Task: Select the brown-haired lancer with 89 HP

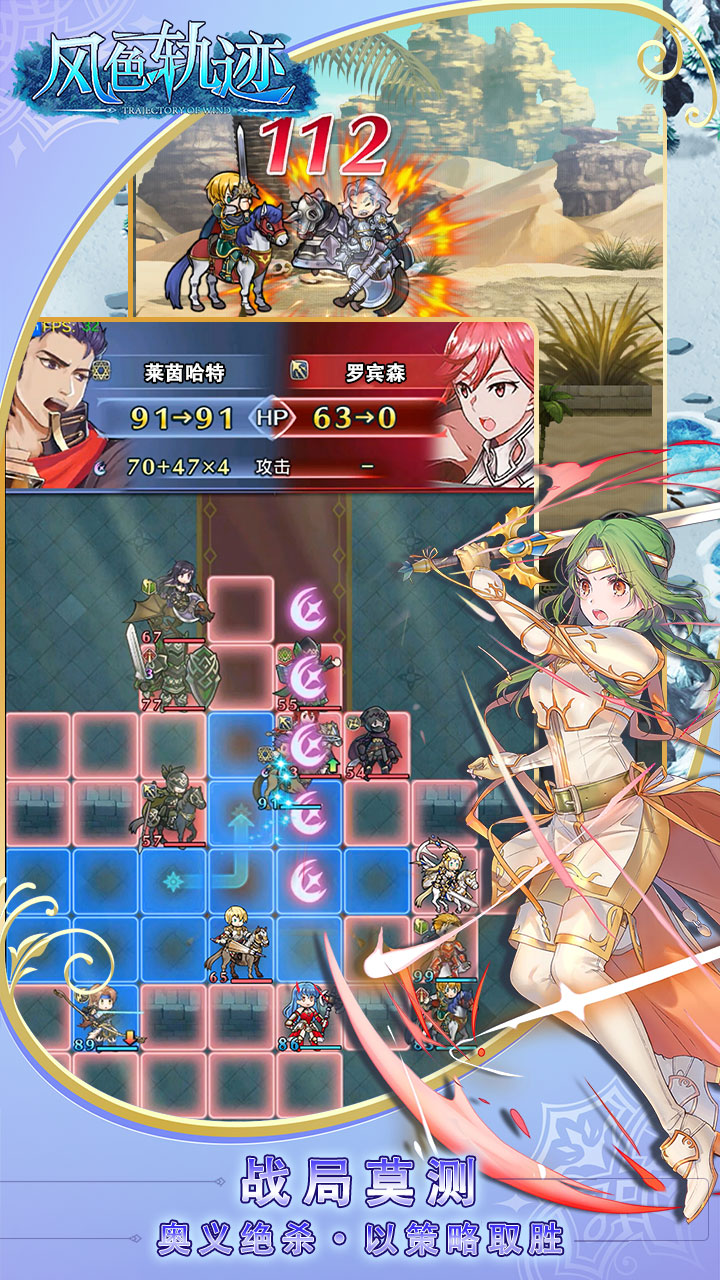Action: 105,1012
